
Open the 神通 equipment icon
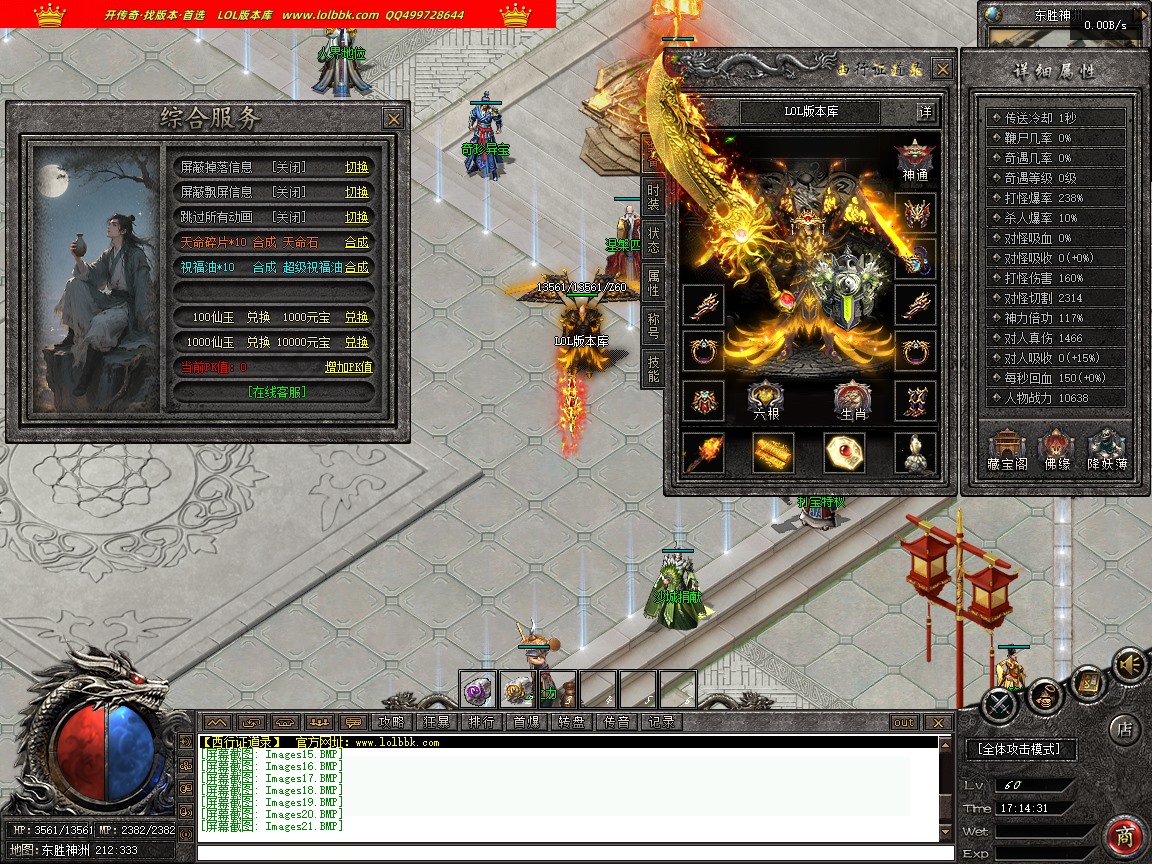pos(915,160)
